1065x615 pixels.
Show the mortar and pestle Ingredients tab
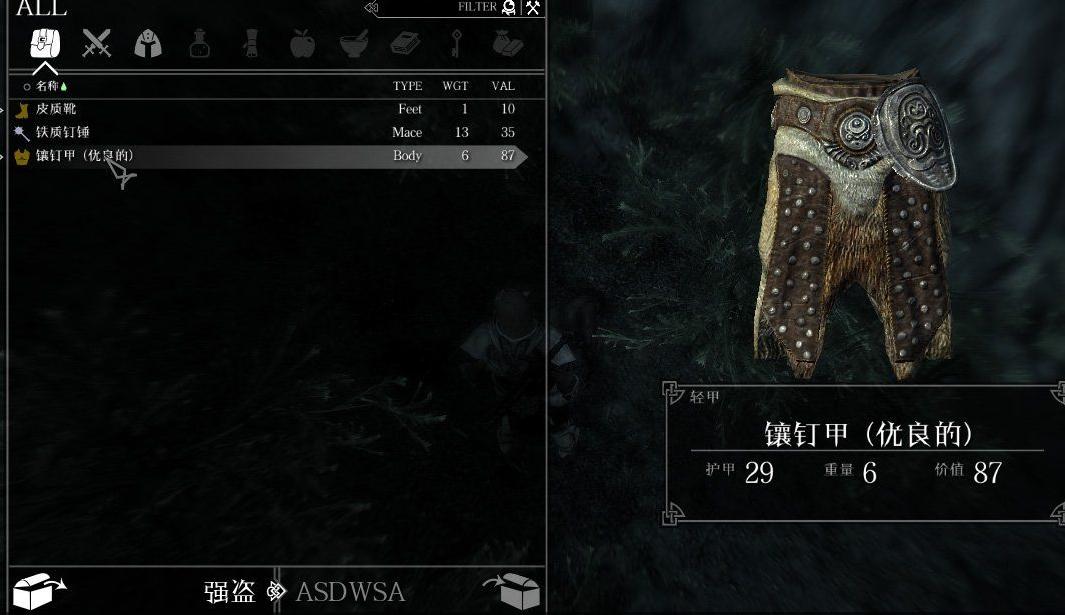tap(353, 44)
